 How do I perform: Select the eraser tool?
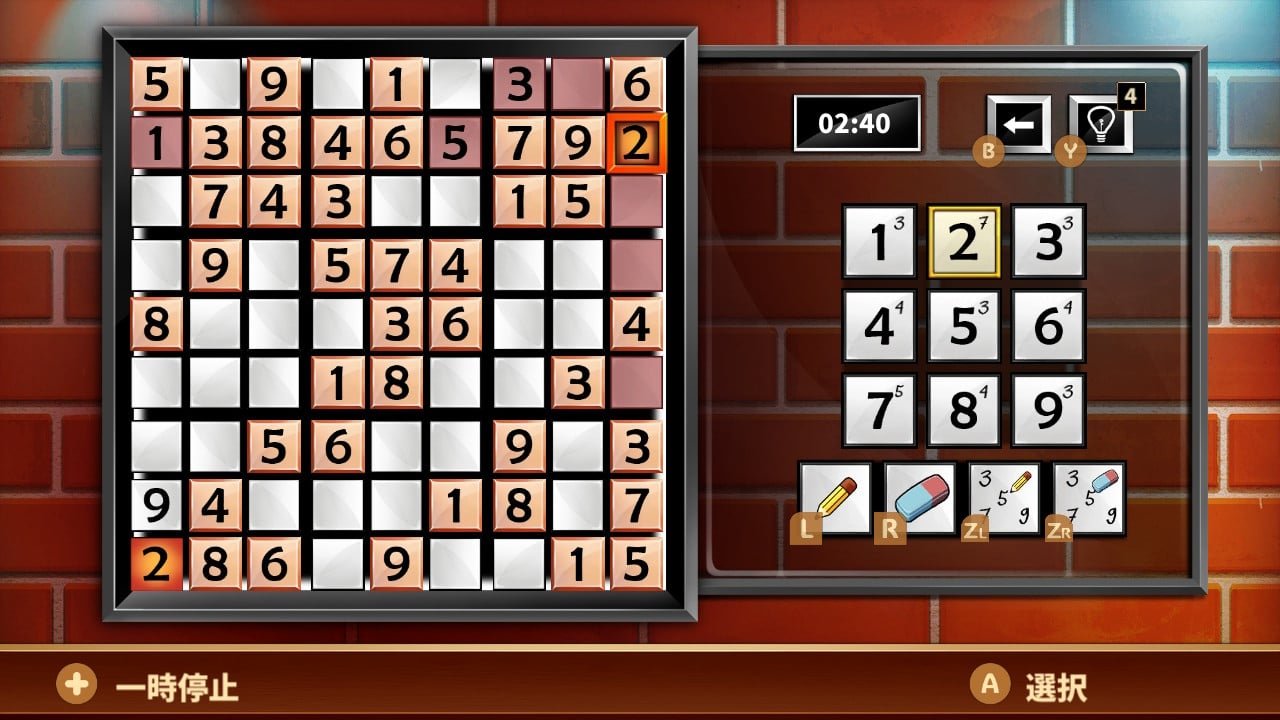[918, 498]
